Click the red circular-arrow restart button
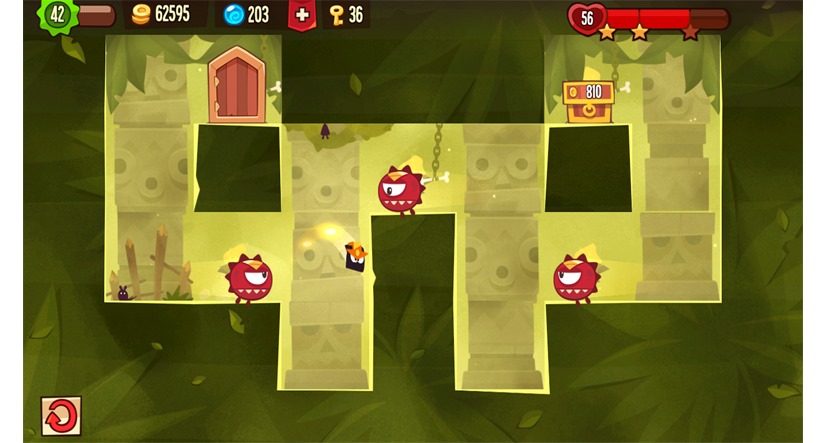The width and height of the screenshot is (826, 443). (61, 415)
